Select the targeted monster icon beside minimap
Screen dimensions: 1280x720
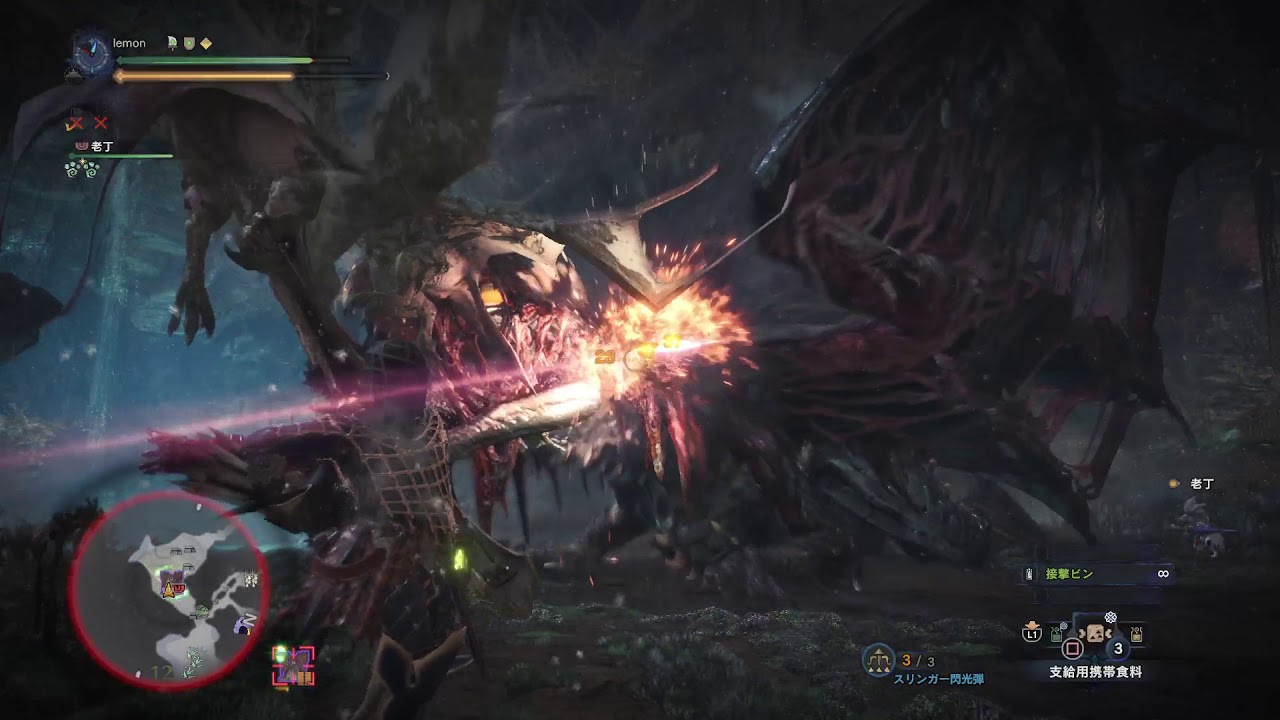(x=293, y=666)
